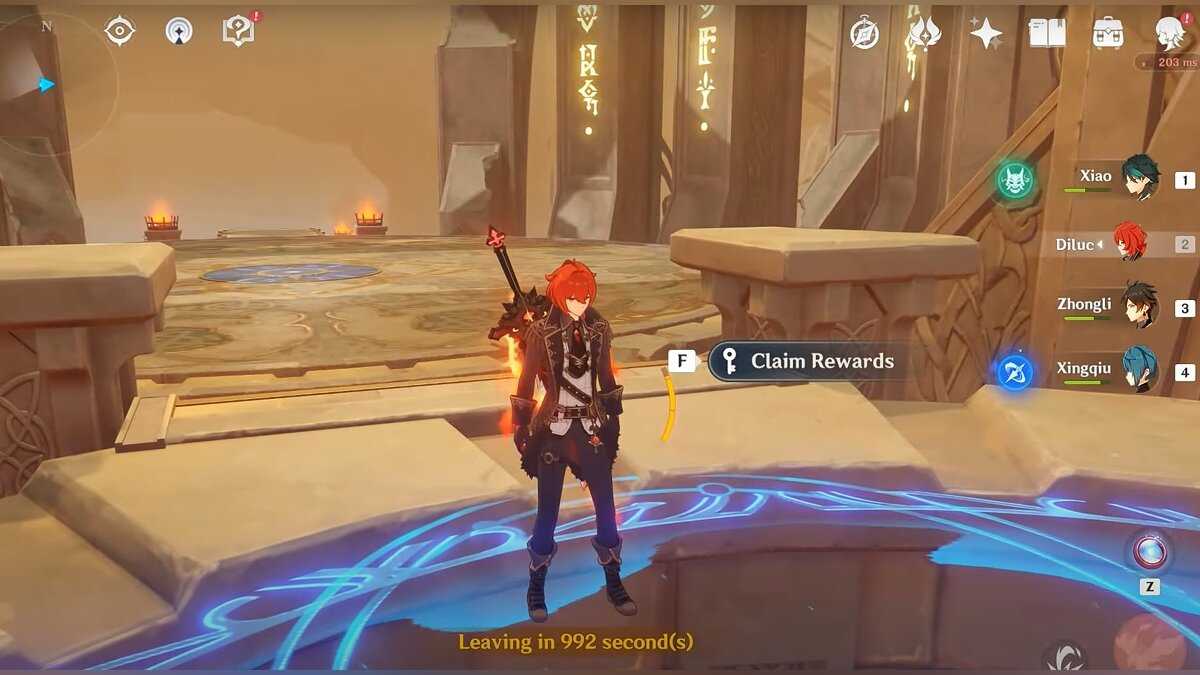Click the target crosshair icon near minimap

pos(120,31)
